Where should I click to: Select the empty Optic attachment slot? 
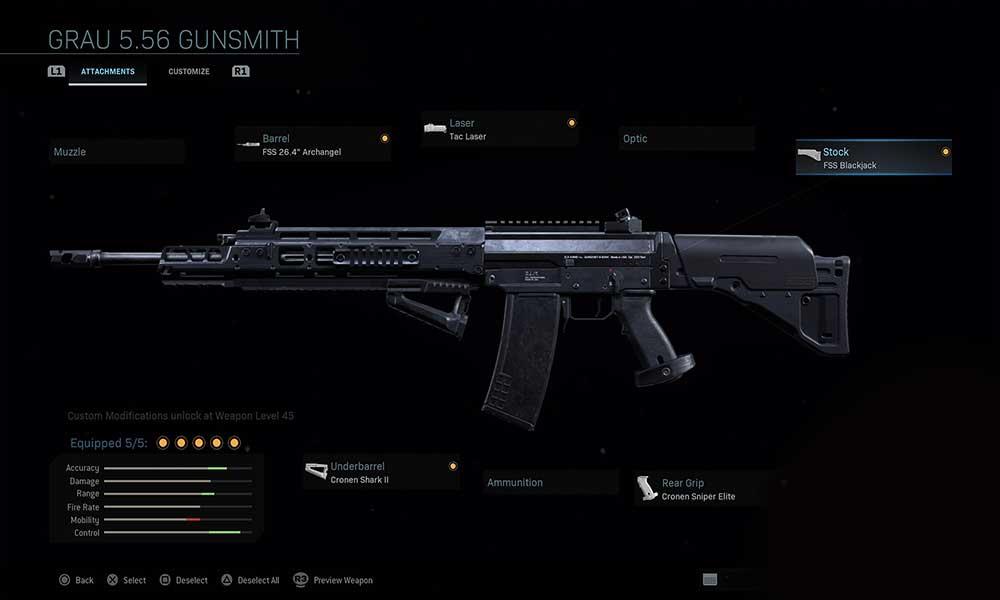click(x=685, y=139)
